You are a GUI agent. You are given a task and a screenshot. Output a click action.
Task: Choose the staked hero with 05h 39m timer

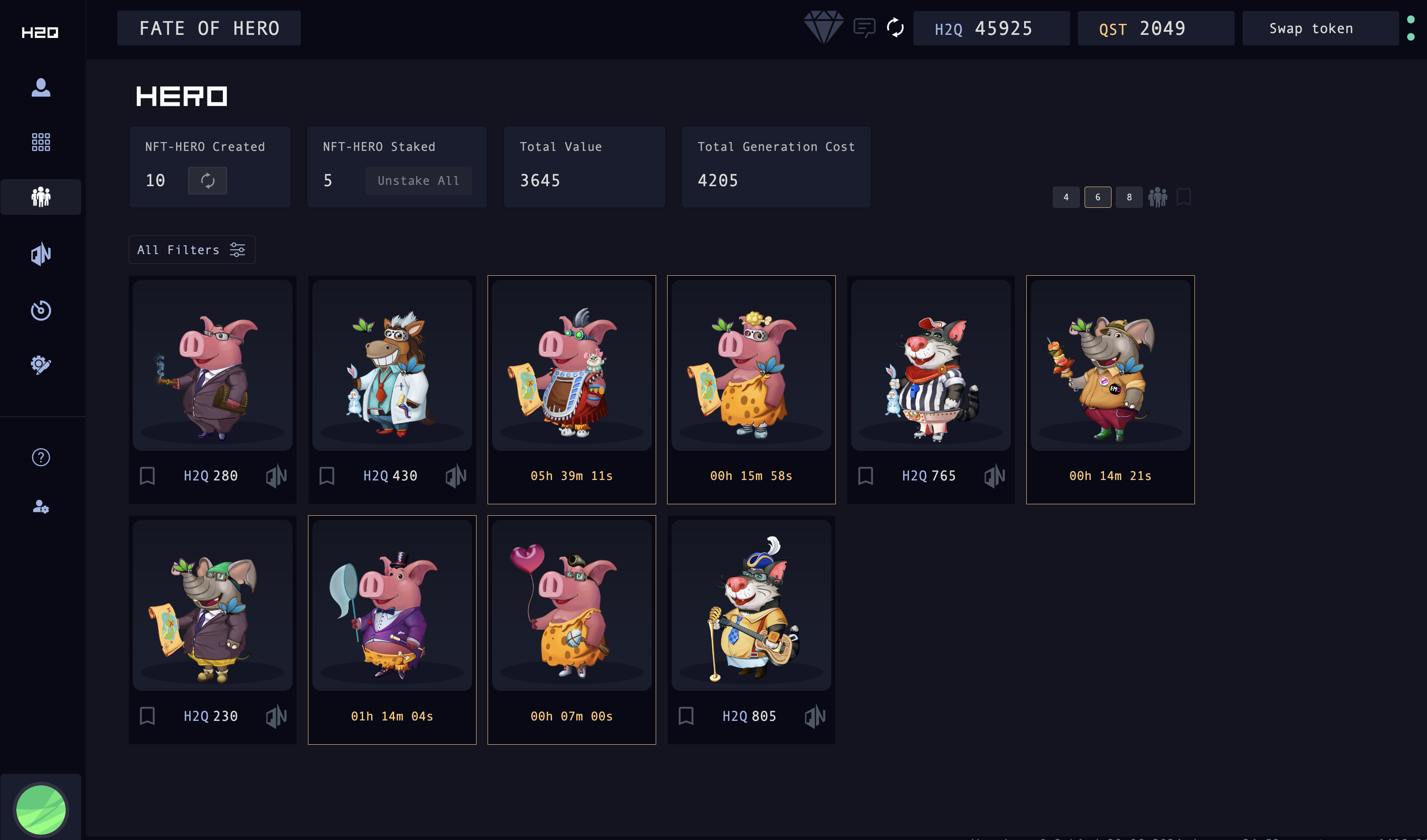571,365
